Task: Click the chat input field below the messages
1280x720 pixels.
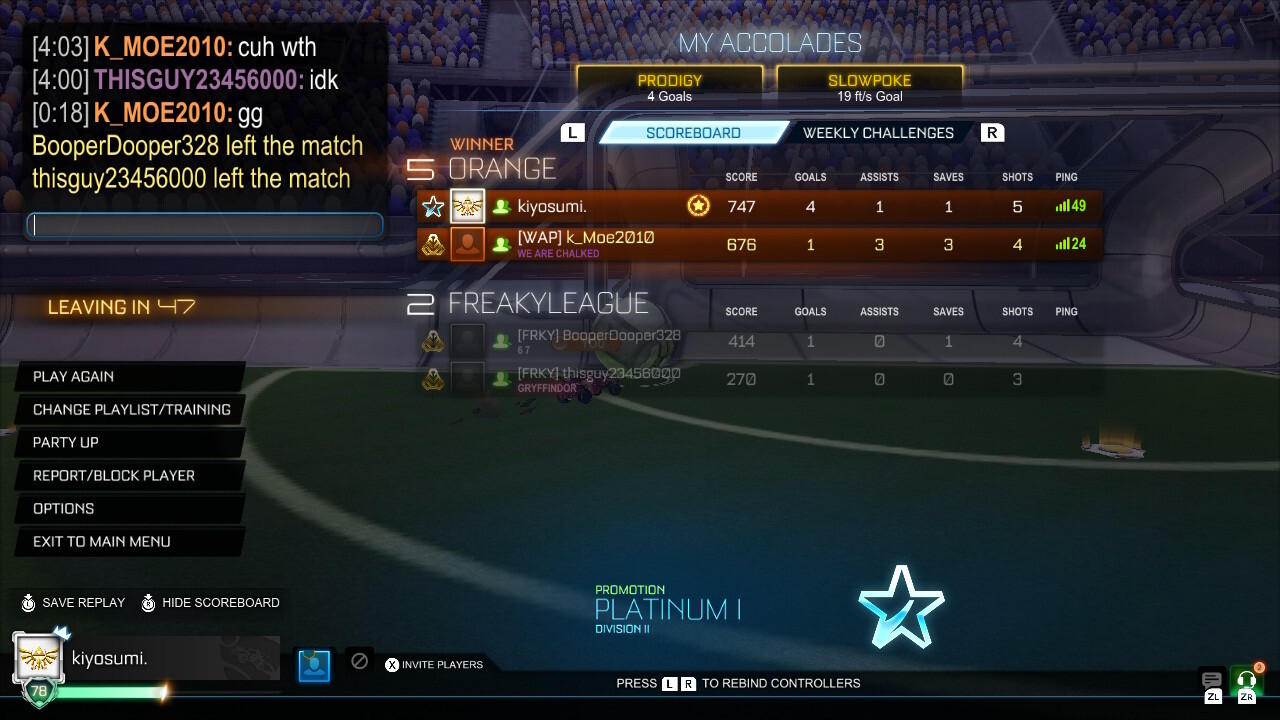Action: click(x=204, y=225)
